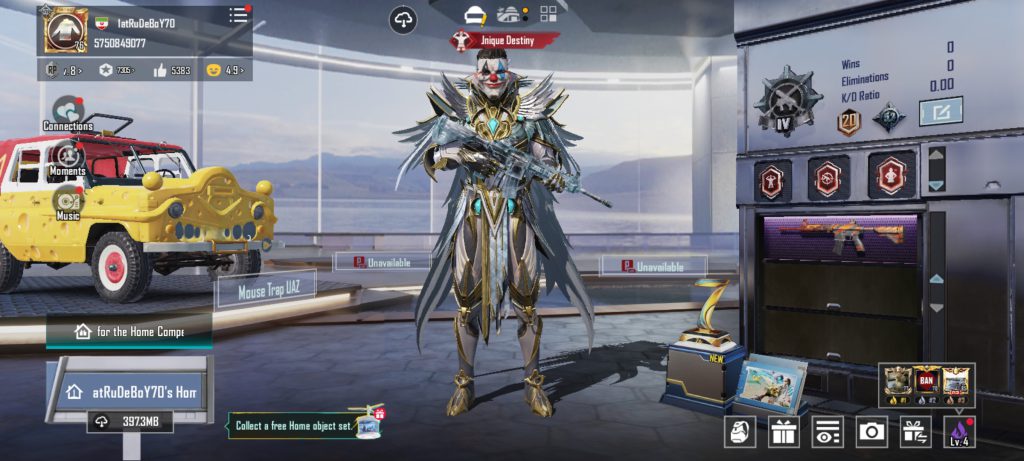The height and width of the screenshot is (461, 1024).
Task: Click the likes thumbs-up counter
Action: 172,70
